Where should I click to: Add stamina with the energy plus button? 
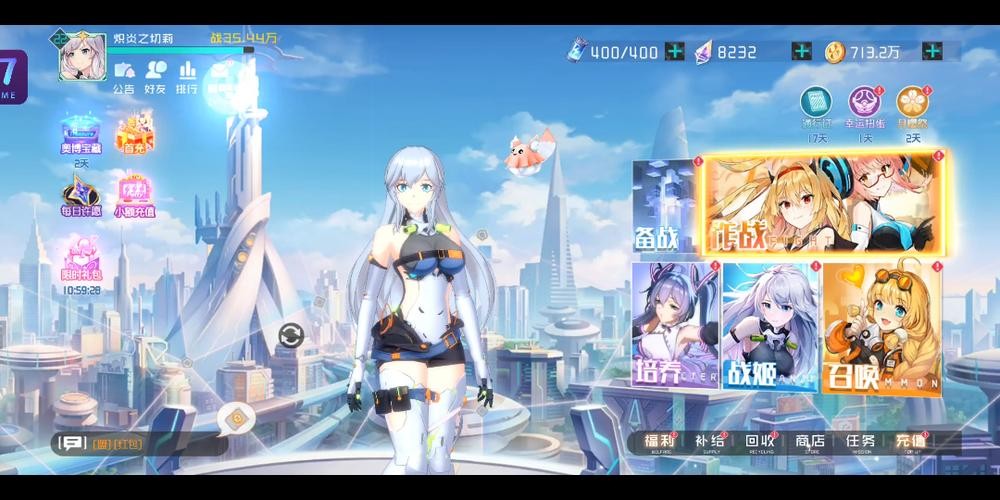[x=674, y=52]
